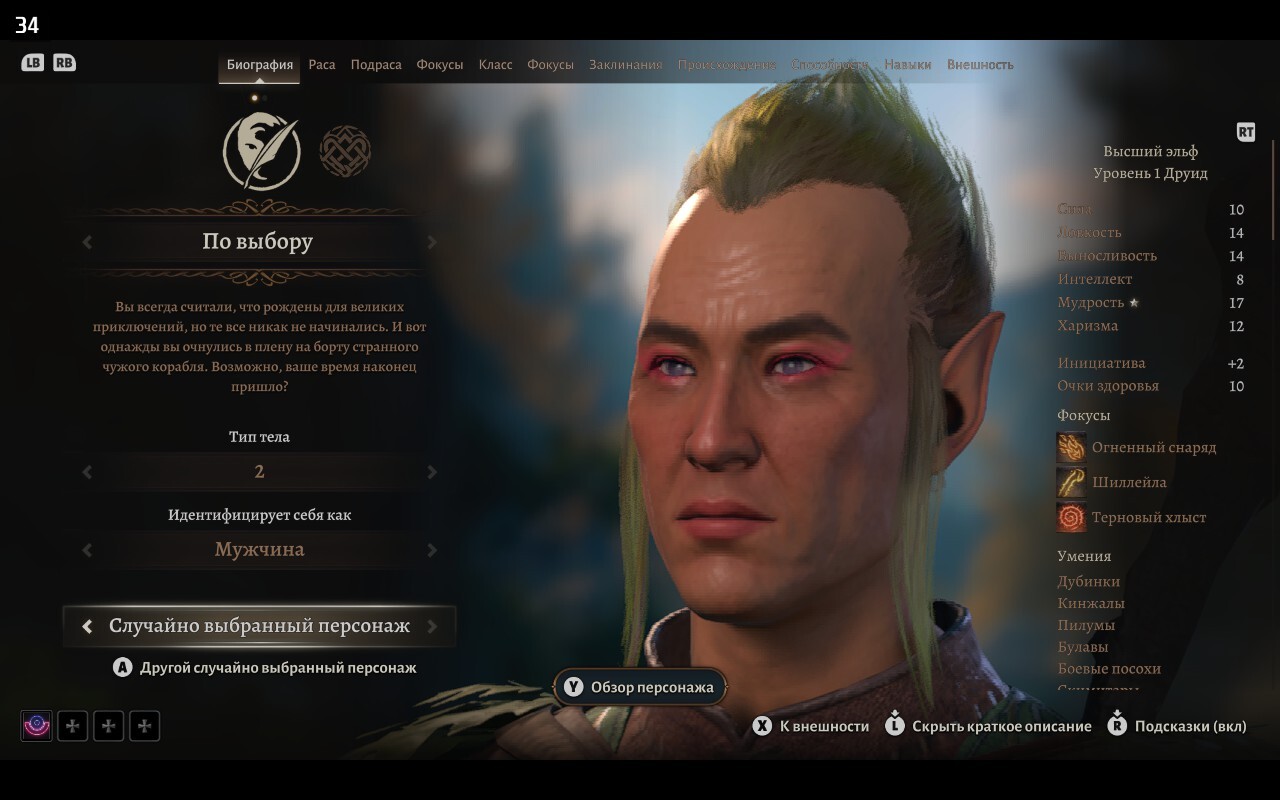Image resolution: width=1280 pixels, height=800 pixels.
Task: Open the Подраса tab
Action: coord(376,65)
